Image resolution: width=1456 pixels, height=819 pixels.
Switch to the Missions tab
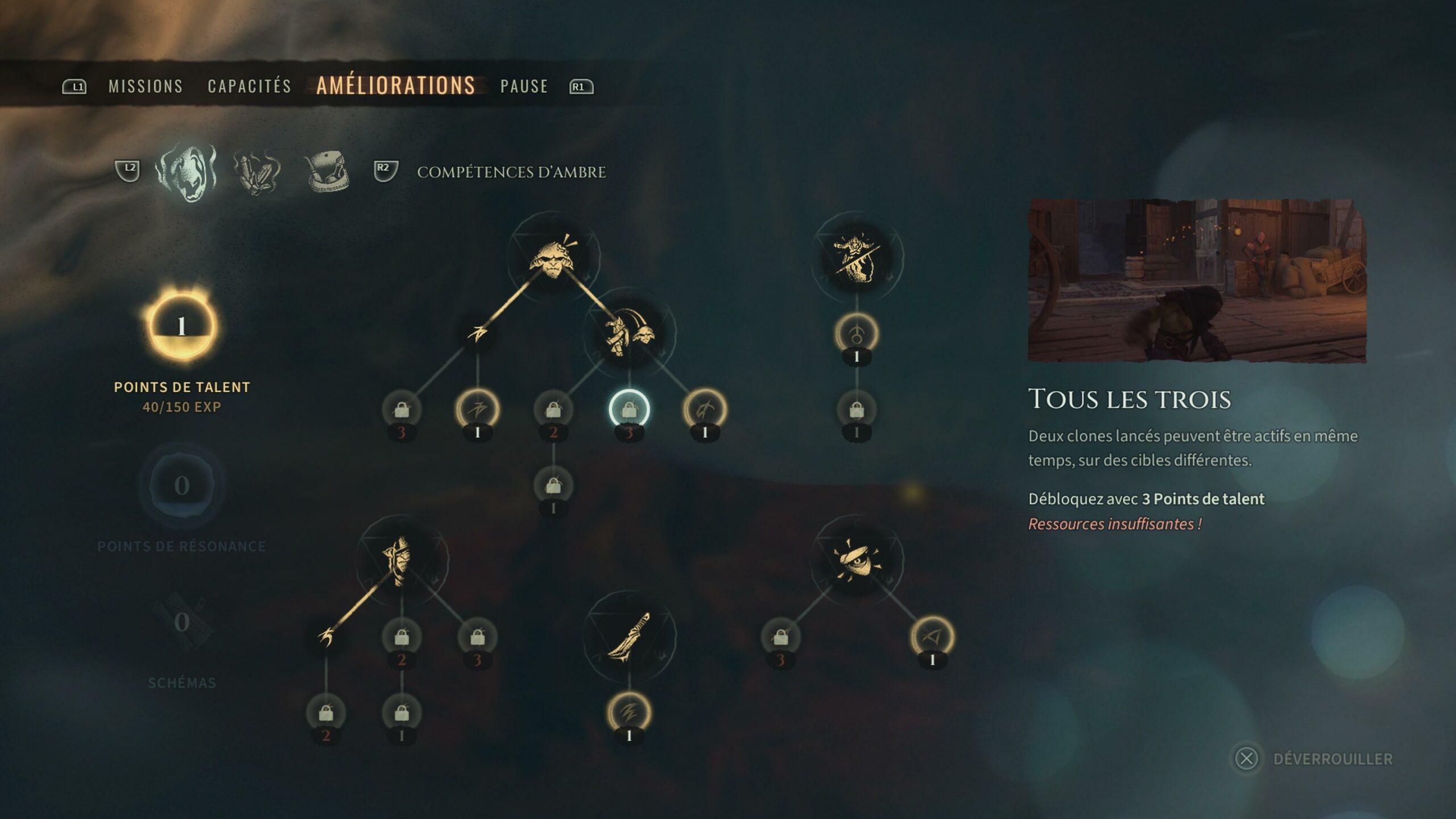click(x=146, y=86)
